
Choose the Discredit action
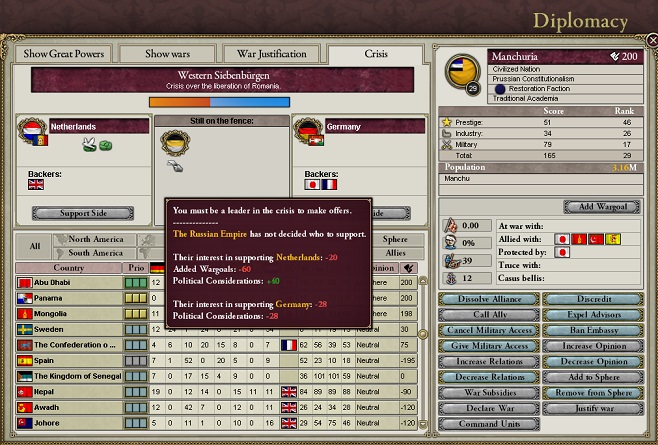click(594, 301)
